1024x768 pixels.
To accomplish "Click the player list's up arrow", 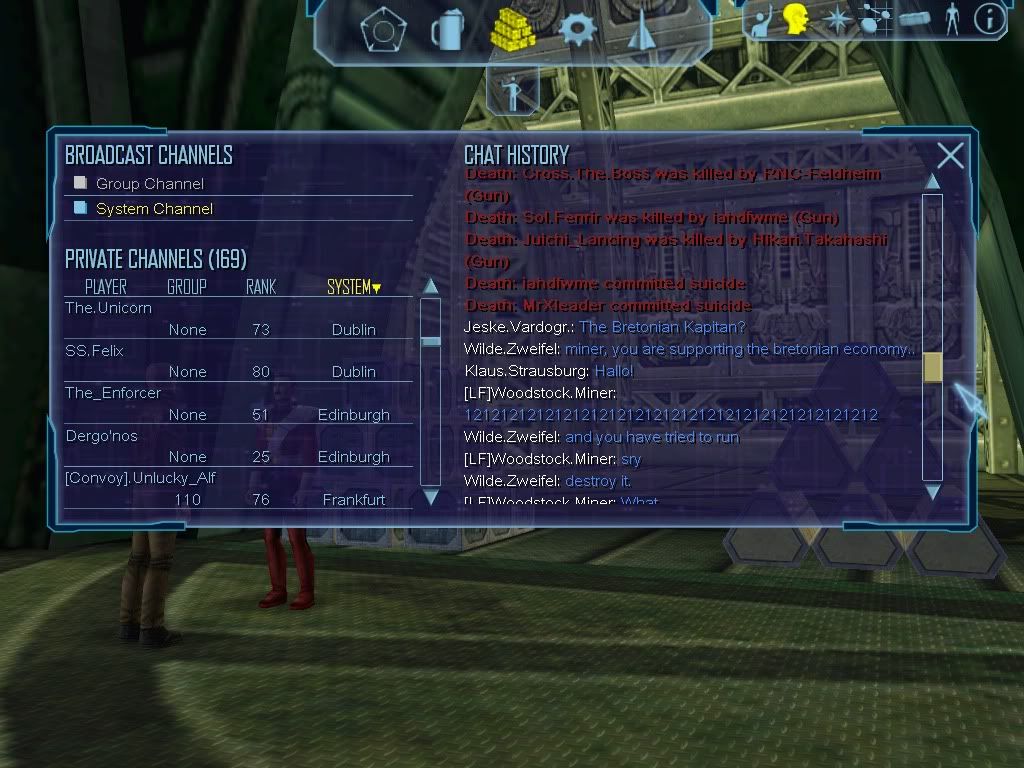I will [431, 286].
